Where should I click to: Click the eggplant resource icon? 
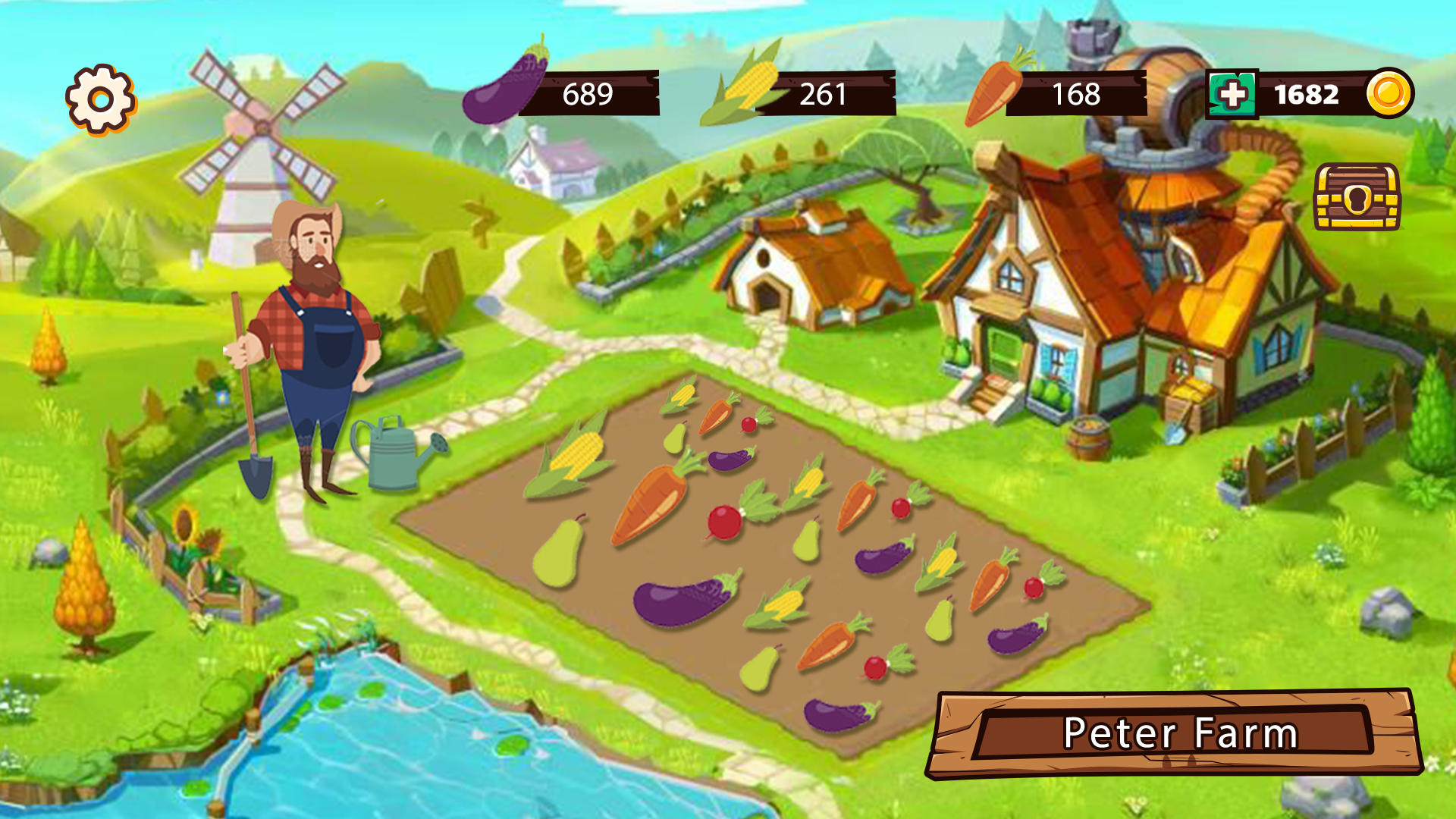[504, 86]
